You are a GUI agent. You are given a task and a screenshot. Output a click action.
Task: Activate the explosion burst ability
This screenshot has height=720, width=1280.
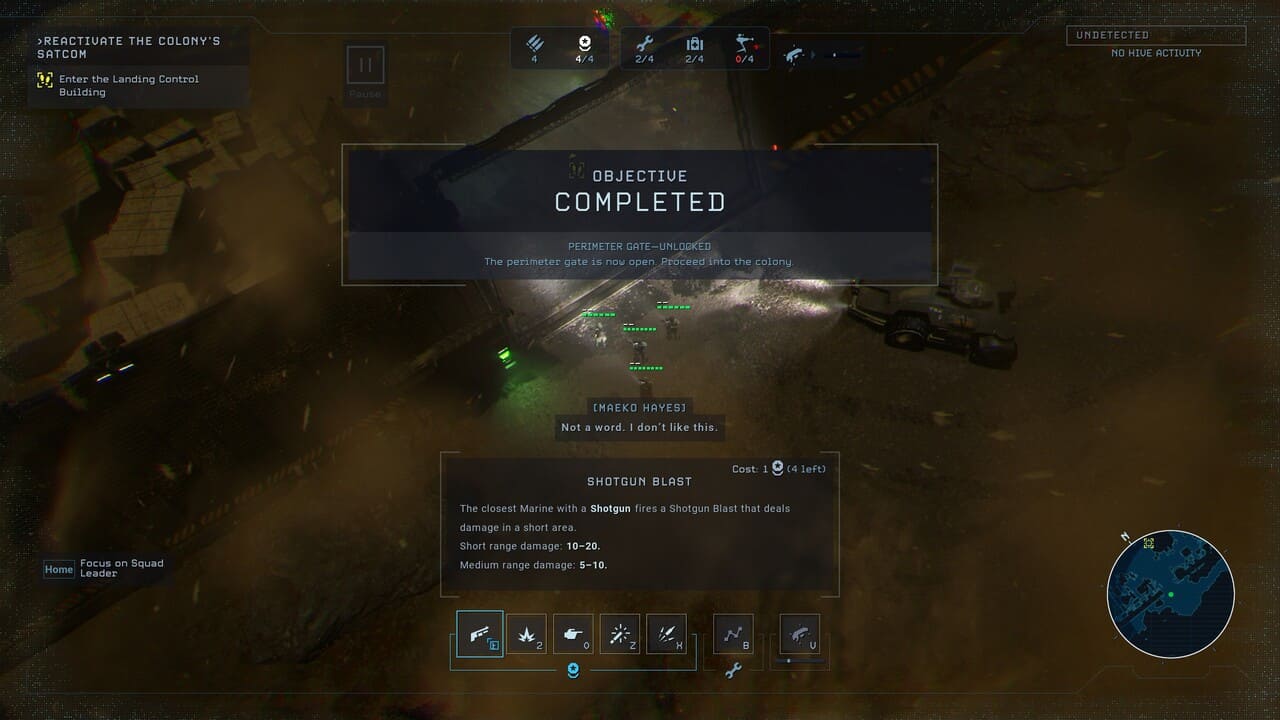526,634
